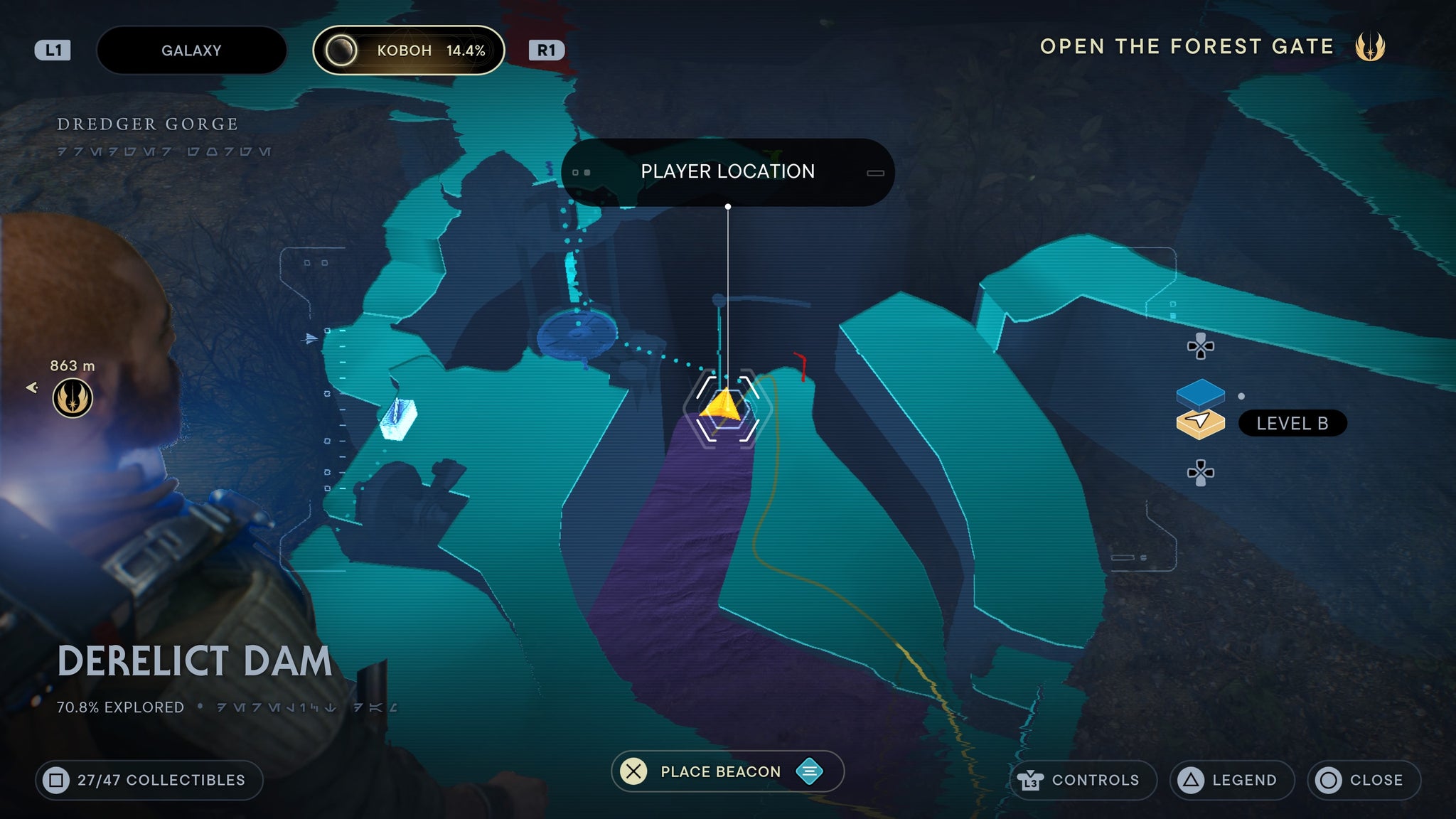Select the Koboh planet tab
This screenshot has height=819, width=1456.
(x=409, y=50)
